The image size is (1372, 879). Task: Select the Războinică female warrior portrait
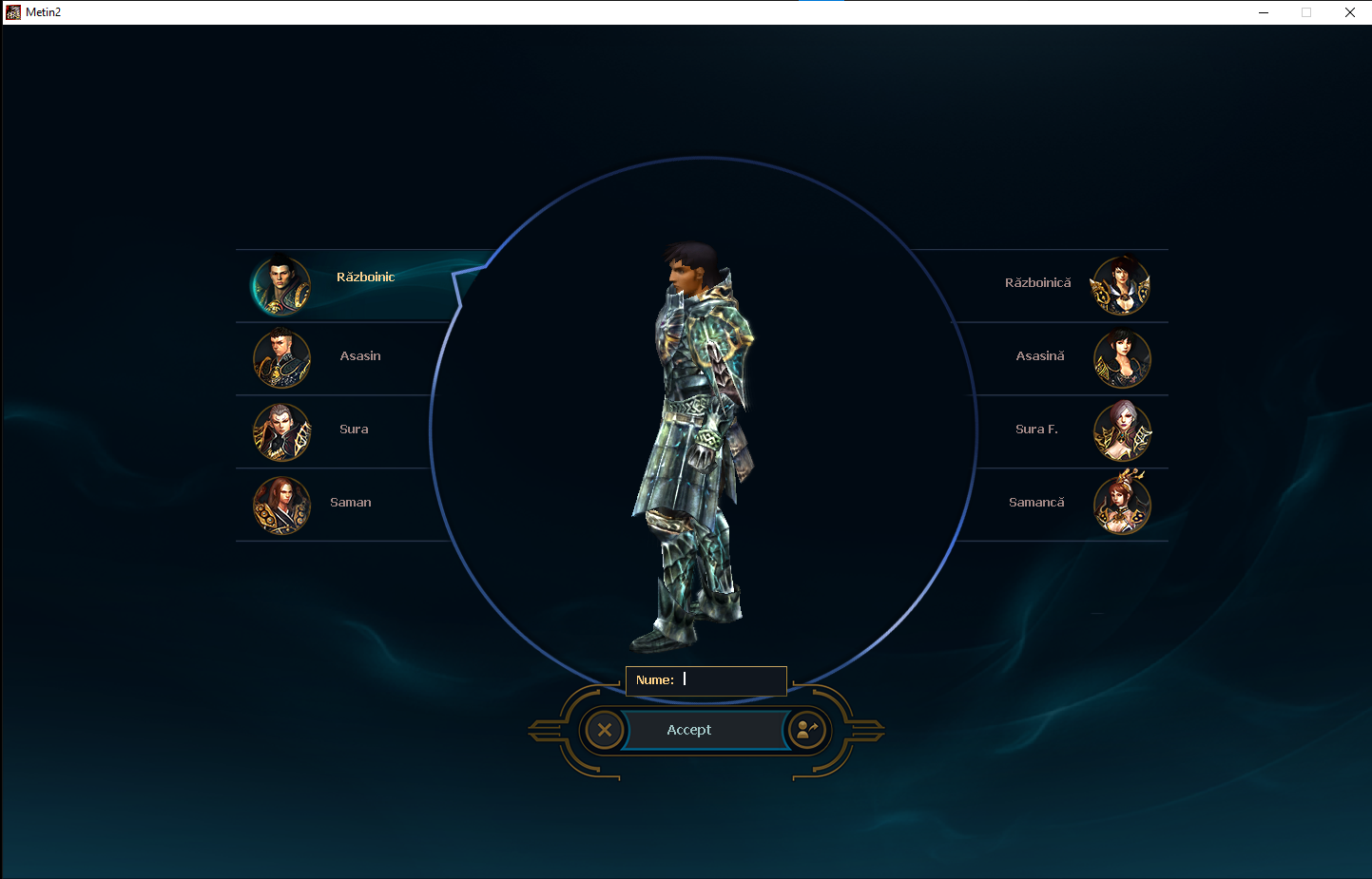(x=1122, y=286)
